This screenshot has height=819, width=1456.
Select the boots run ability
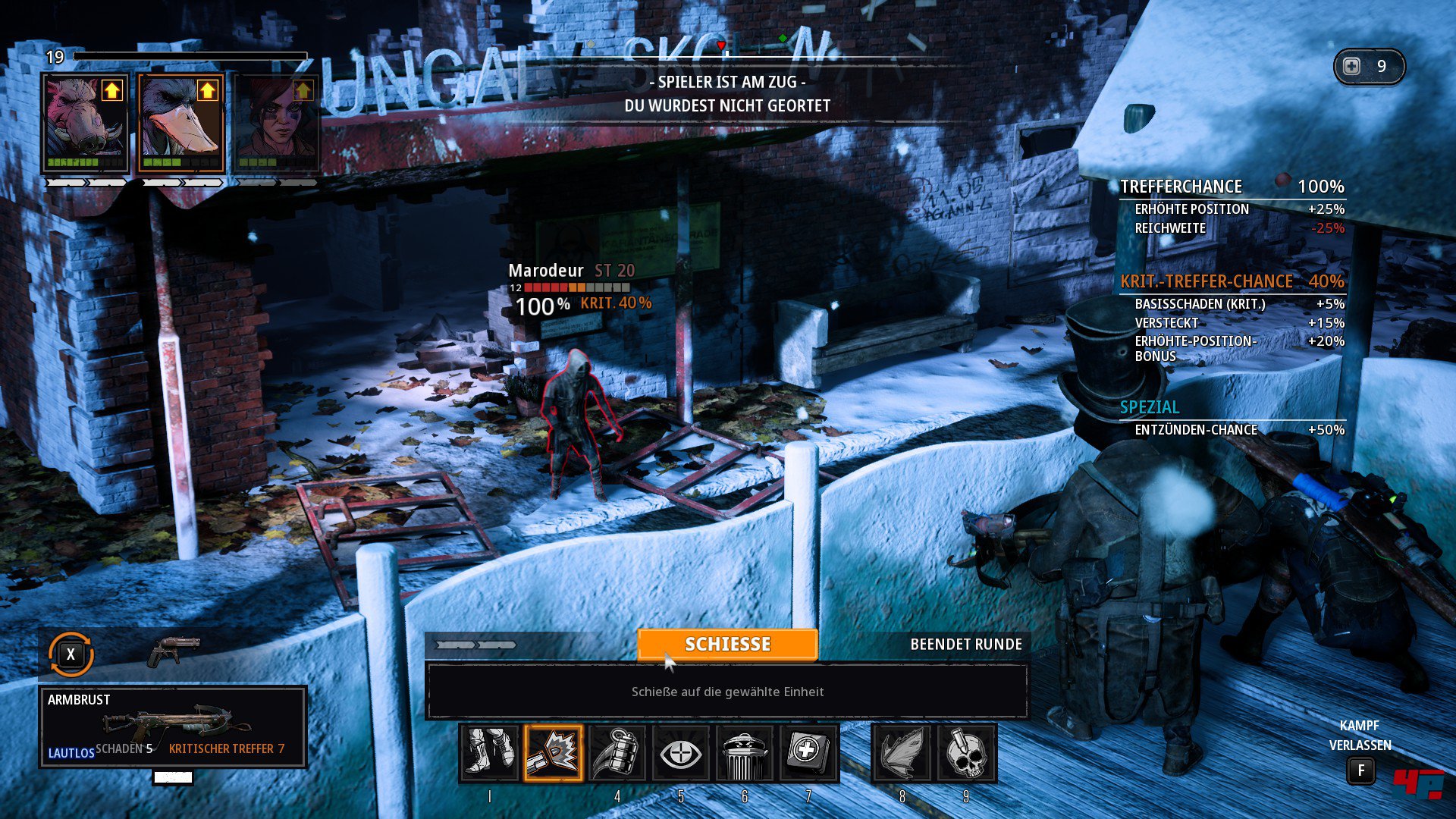pos(489,752)
